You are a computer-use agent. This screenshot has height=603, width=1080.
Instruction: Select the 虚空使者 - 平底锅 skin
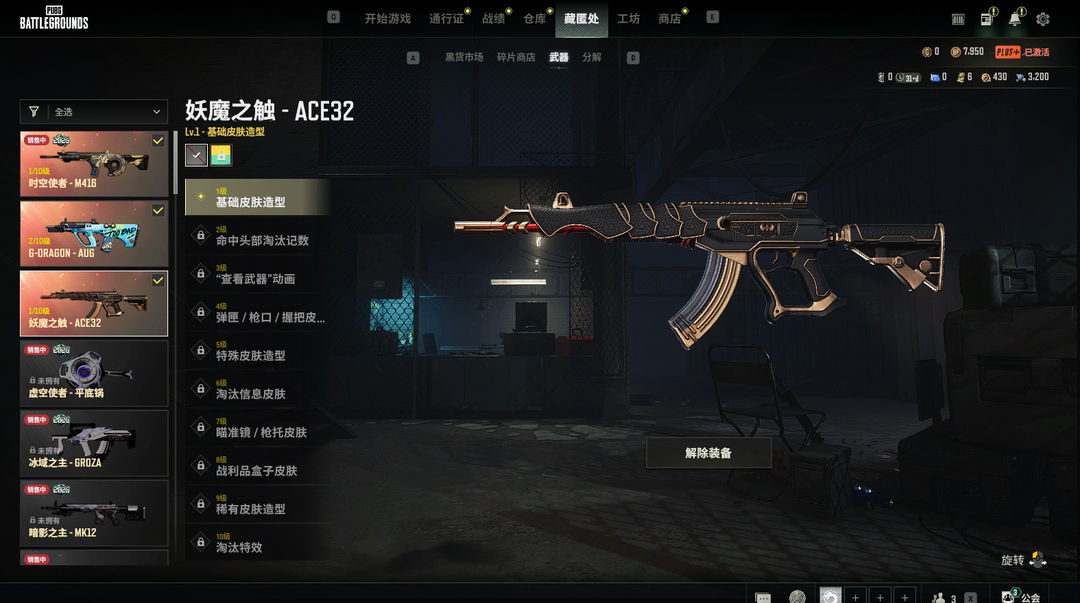click(94, 373)
